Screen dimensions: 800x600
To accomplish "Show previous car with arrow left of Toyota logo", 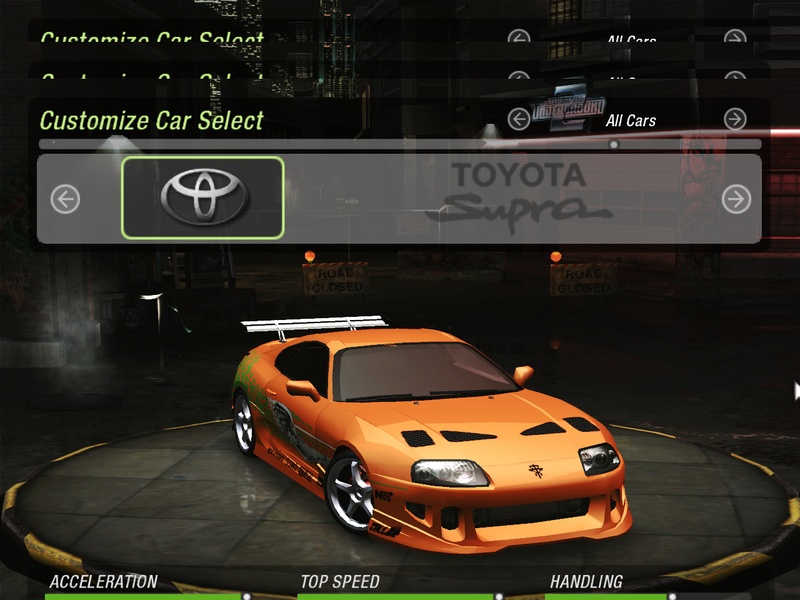I will (x=65, y=199).
